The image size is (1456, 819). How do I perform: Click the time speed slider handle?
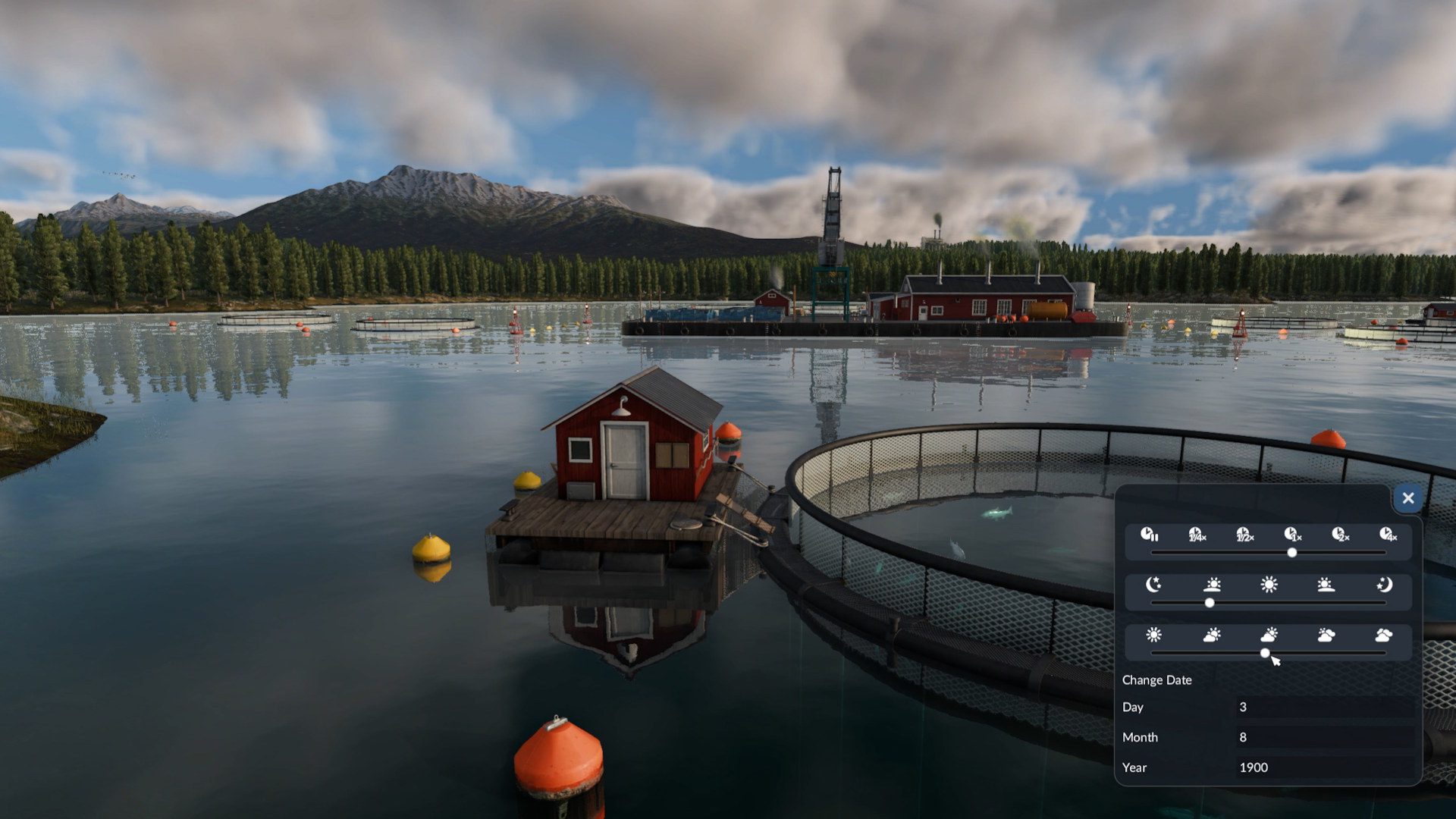coord(1292,553)
